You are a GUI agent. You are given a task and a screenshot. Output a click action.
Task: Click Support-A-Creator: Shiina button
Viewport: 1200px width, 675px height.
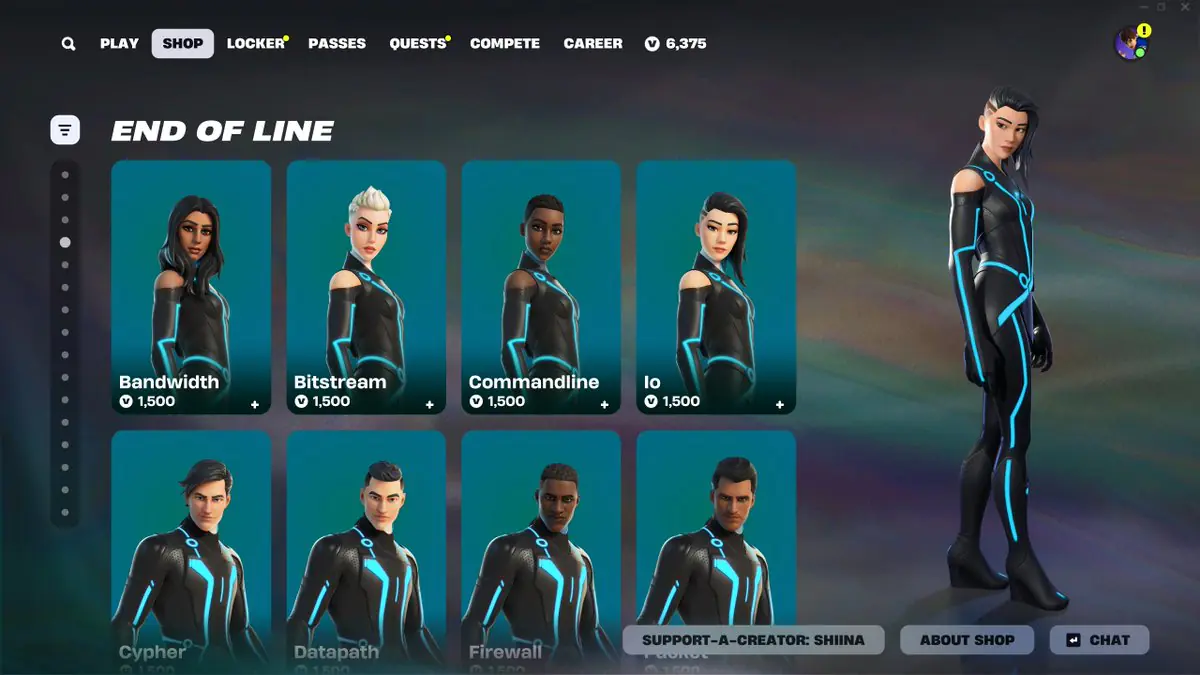point(753,640)
